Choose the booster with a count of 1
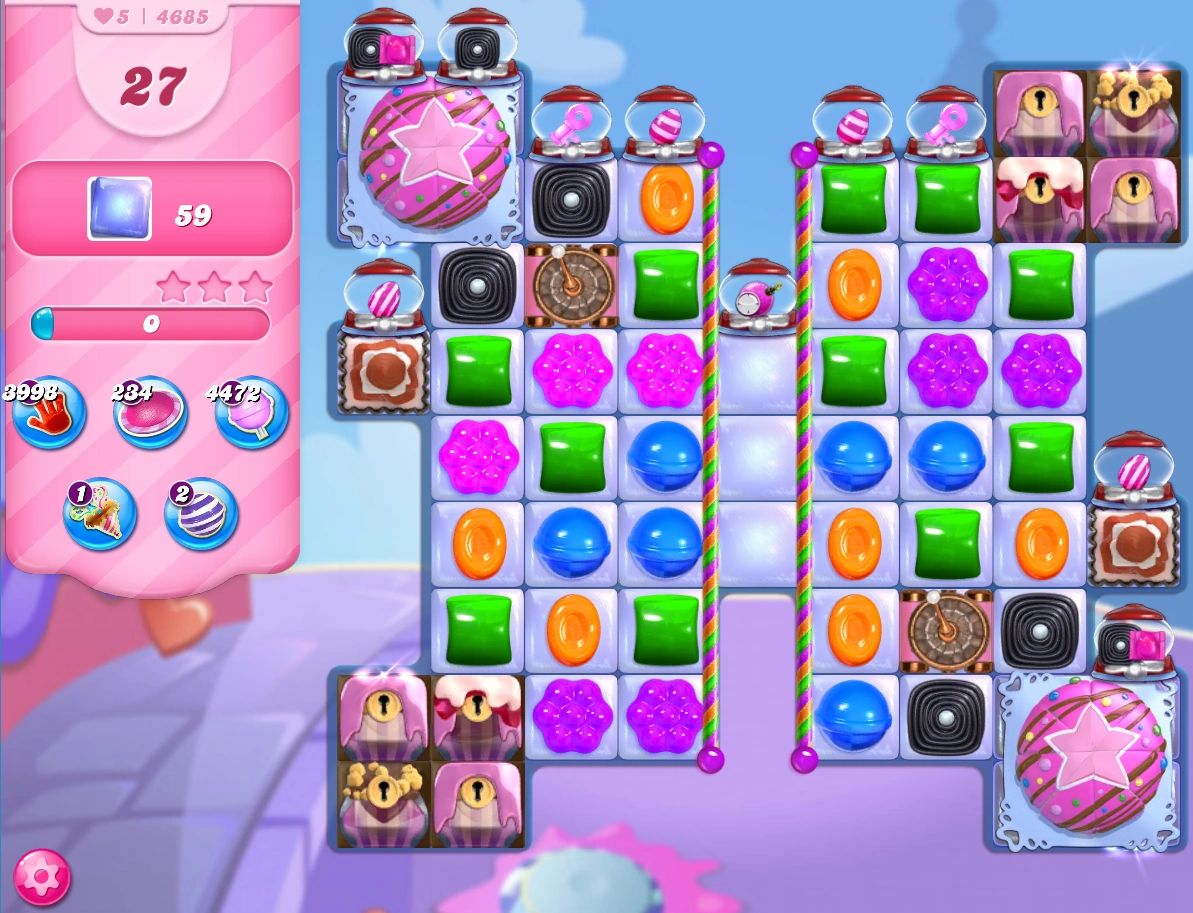 (99, 514)
